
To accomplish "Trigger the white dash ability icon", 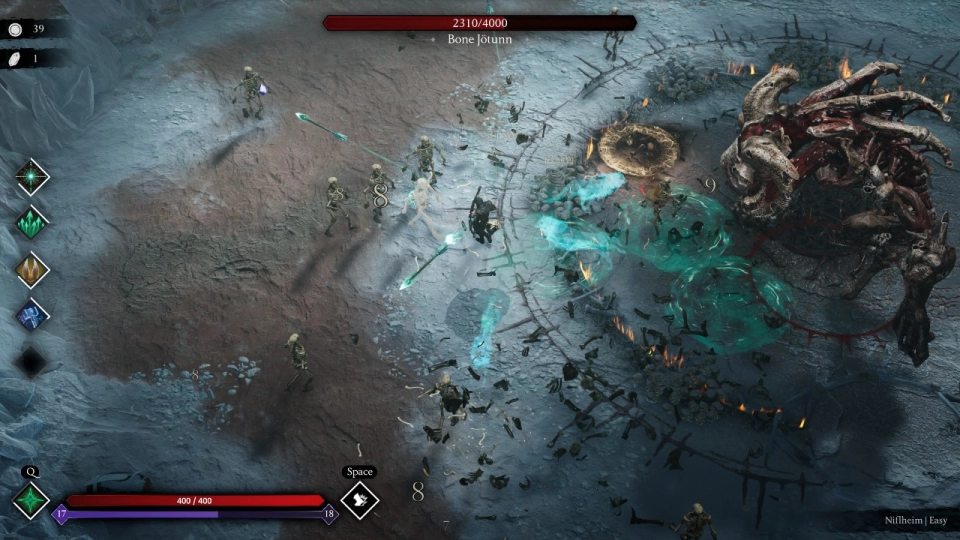I will tap(359, 500).
